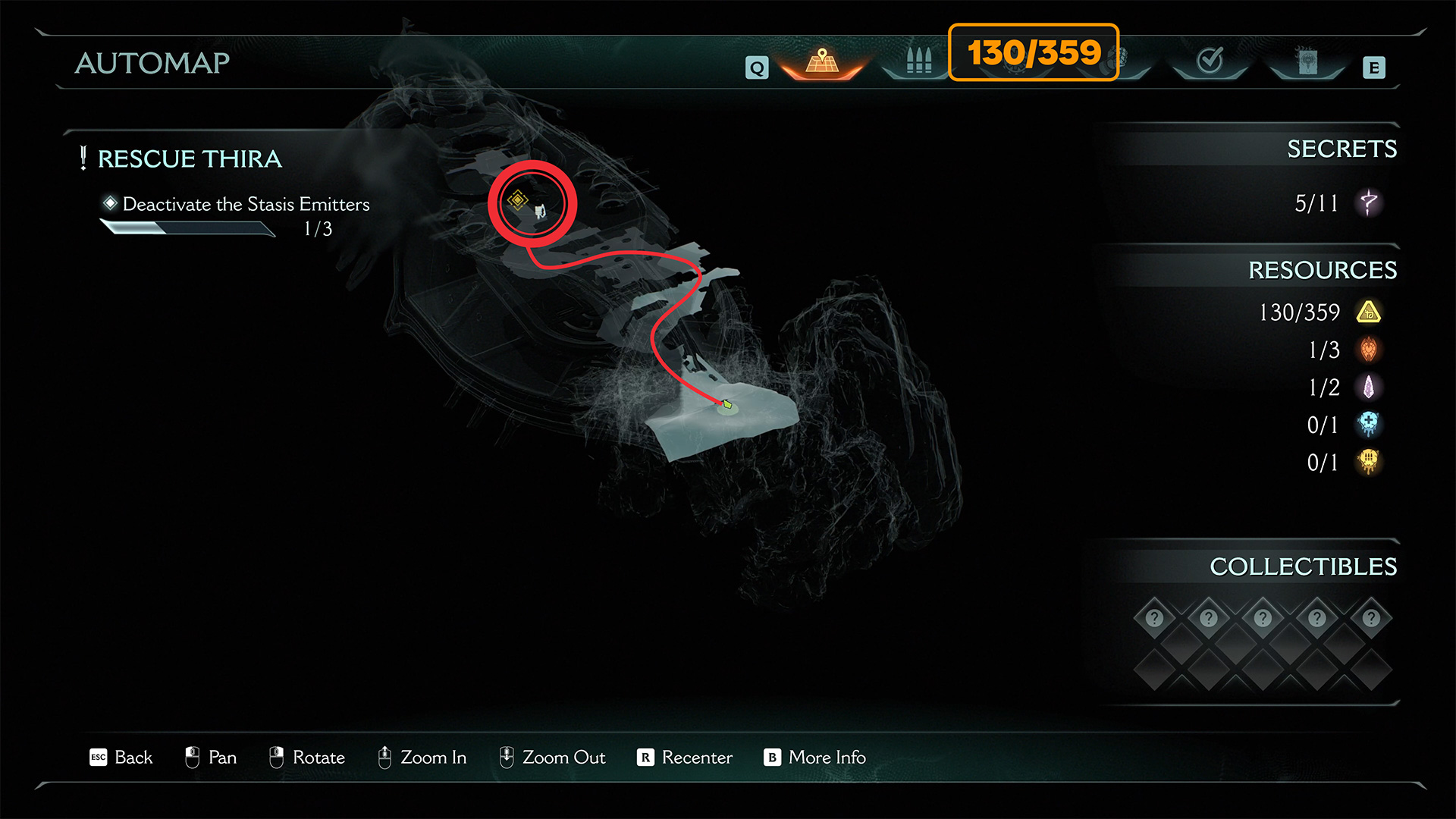The image size is (1456, 819).
Task: Select the yellow skull resource icon
Action: point(1369,462)
